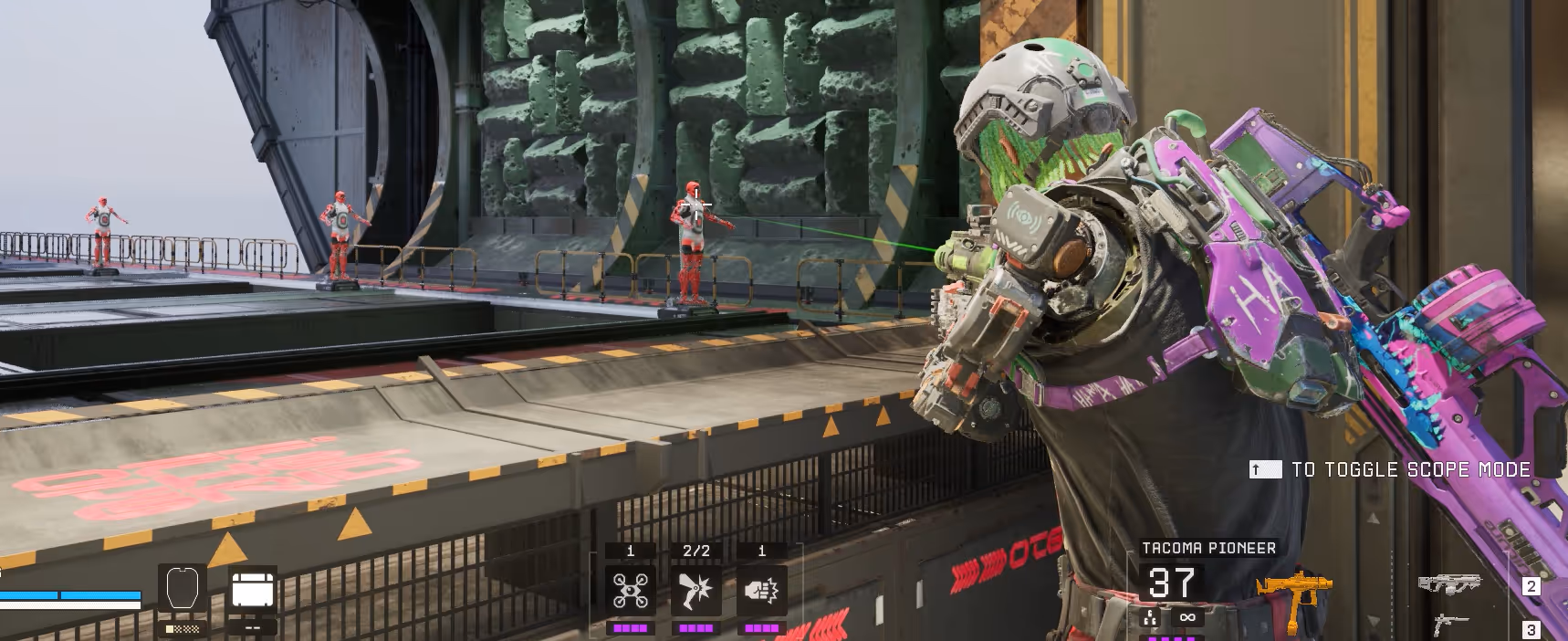
Task: Activate the recon drone ability
Action: (630, 590)
